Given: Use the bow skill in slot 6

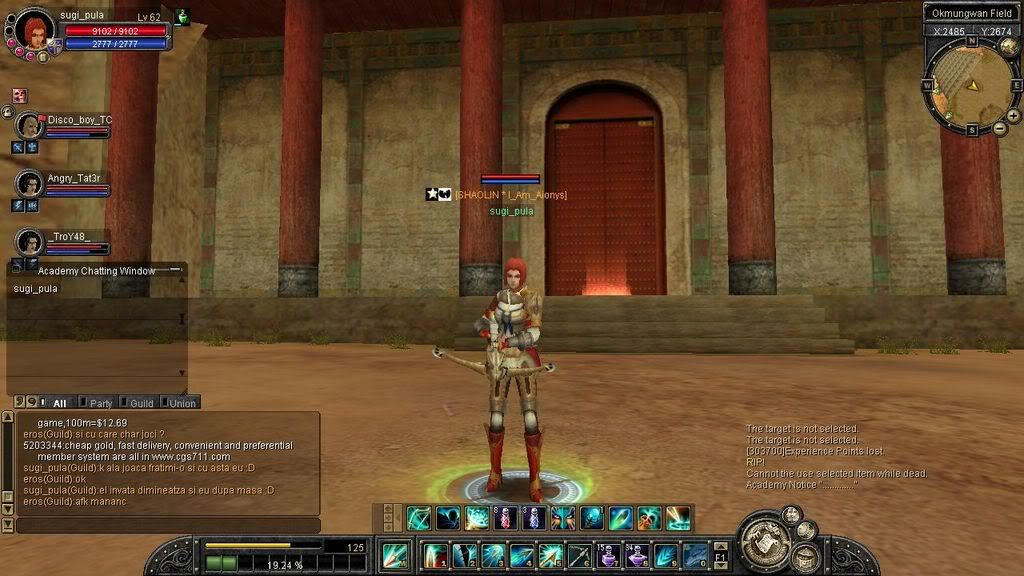Looking at the screenshot, I should pos(579,555).
